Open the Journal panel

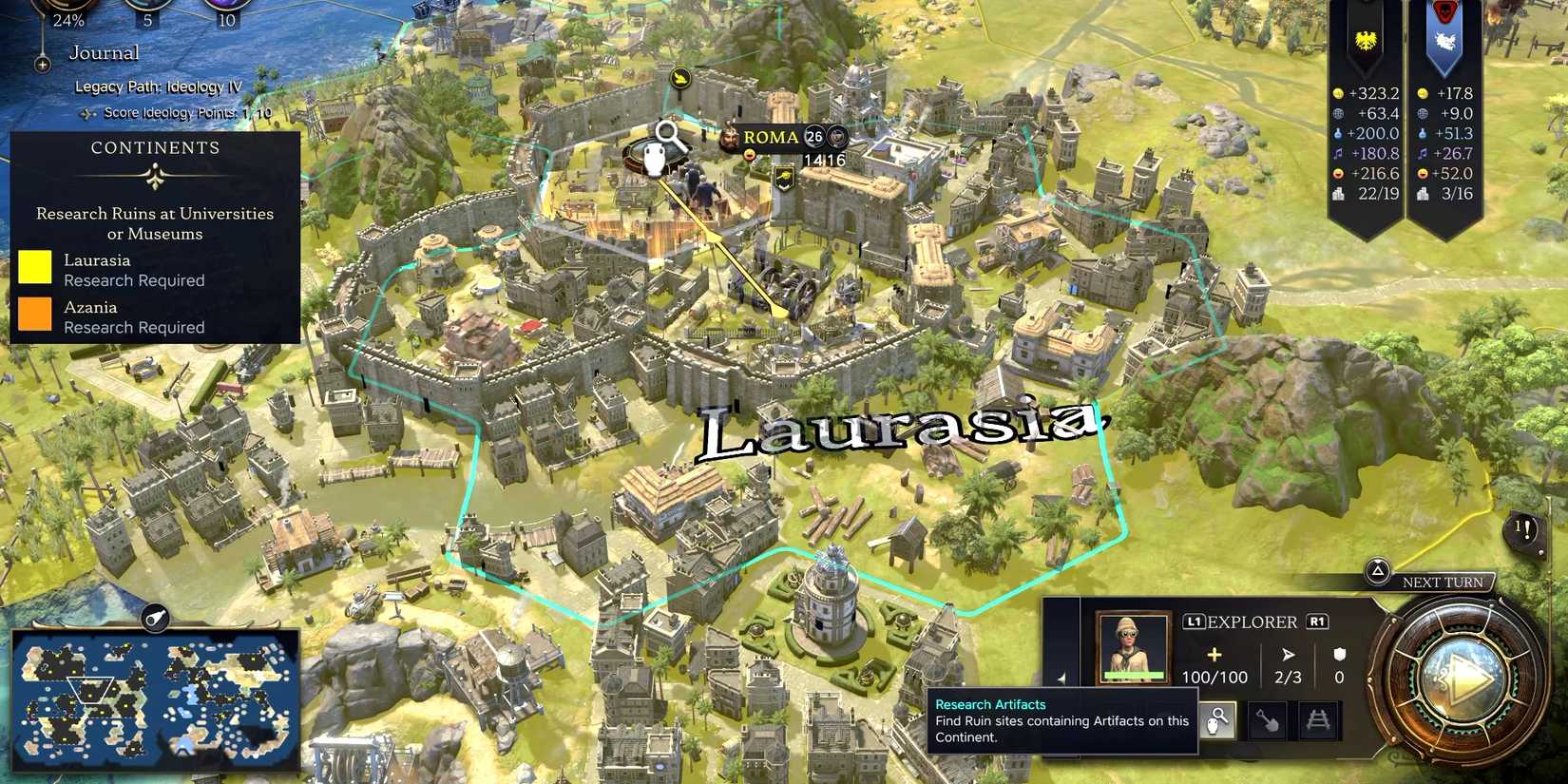coord(103,52)
